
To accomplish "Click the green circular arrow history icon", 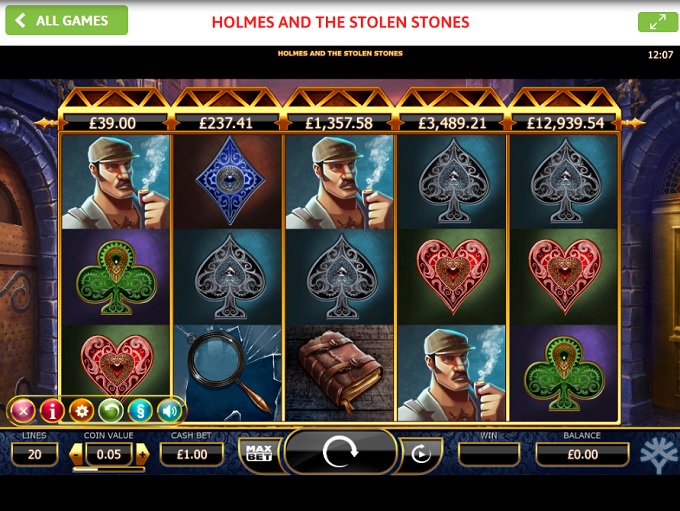I will click(x=110, y=410).
